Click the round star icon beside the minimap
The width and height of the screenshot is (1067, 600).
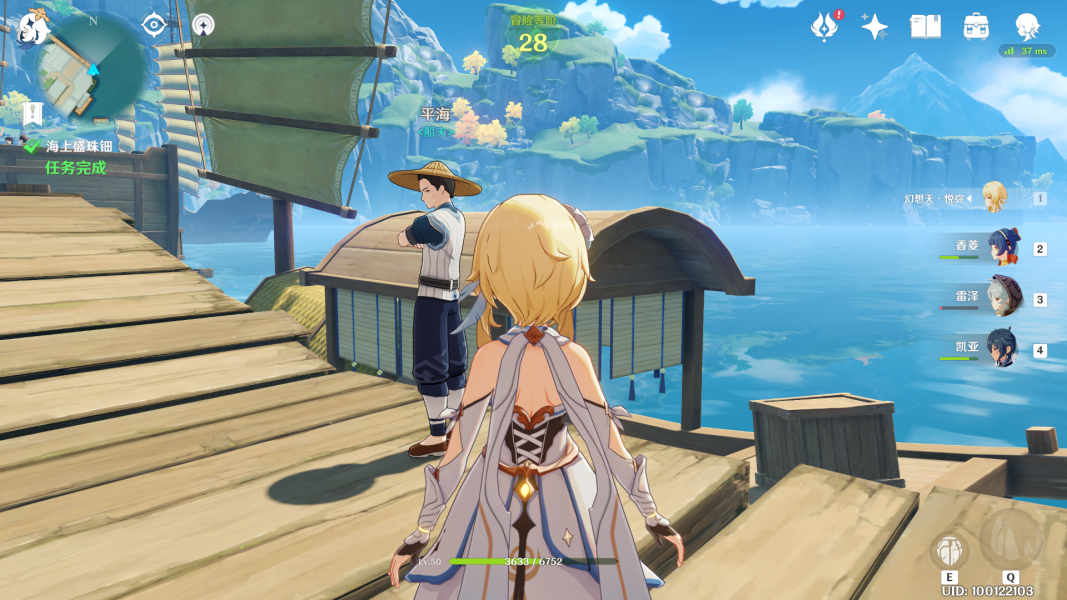(203, 24)
